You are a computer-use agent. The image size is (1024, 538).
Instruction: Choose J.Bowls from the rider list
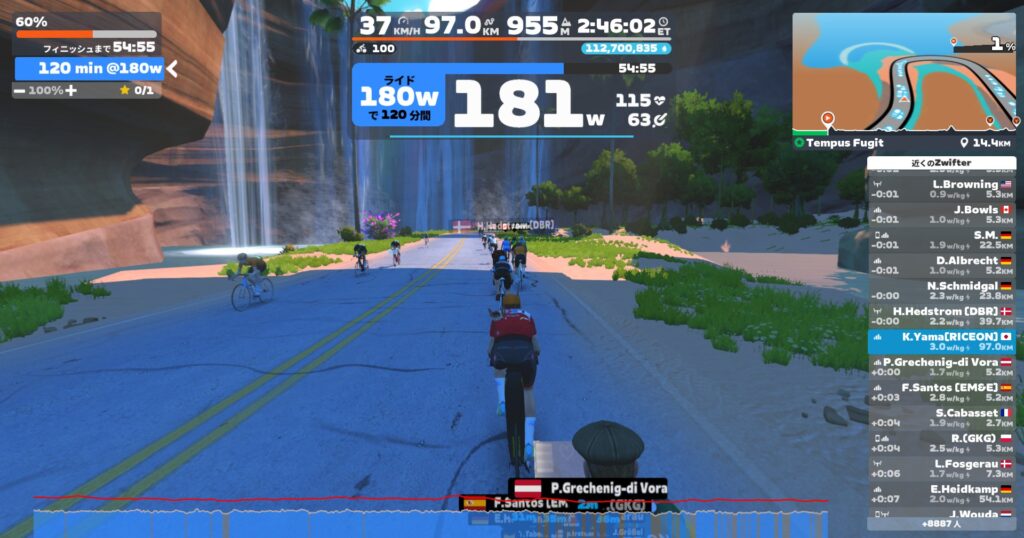941,214
